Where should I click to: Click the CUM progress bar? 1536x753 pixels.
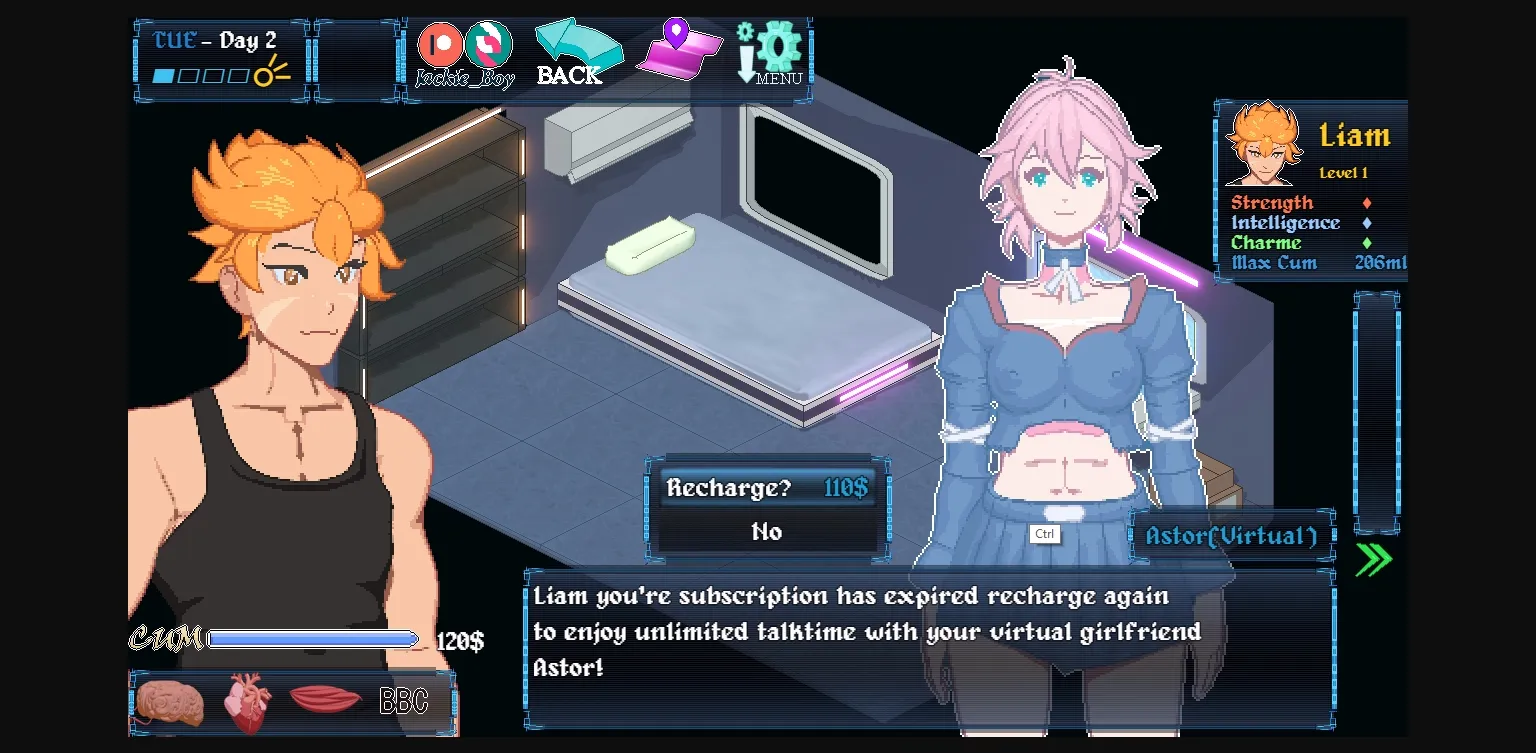tap(313, 637)
